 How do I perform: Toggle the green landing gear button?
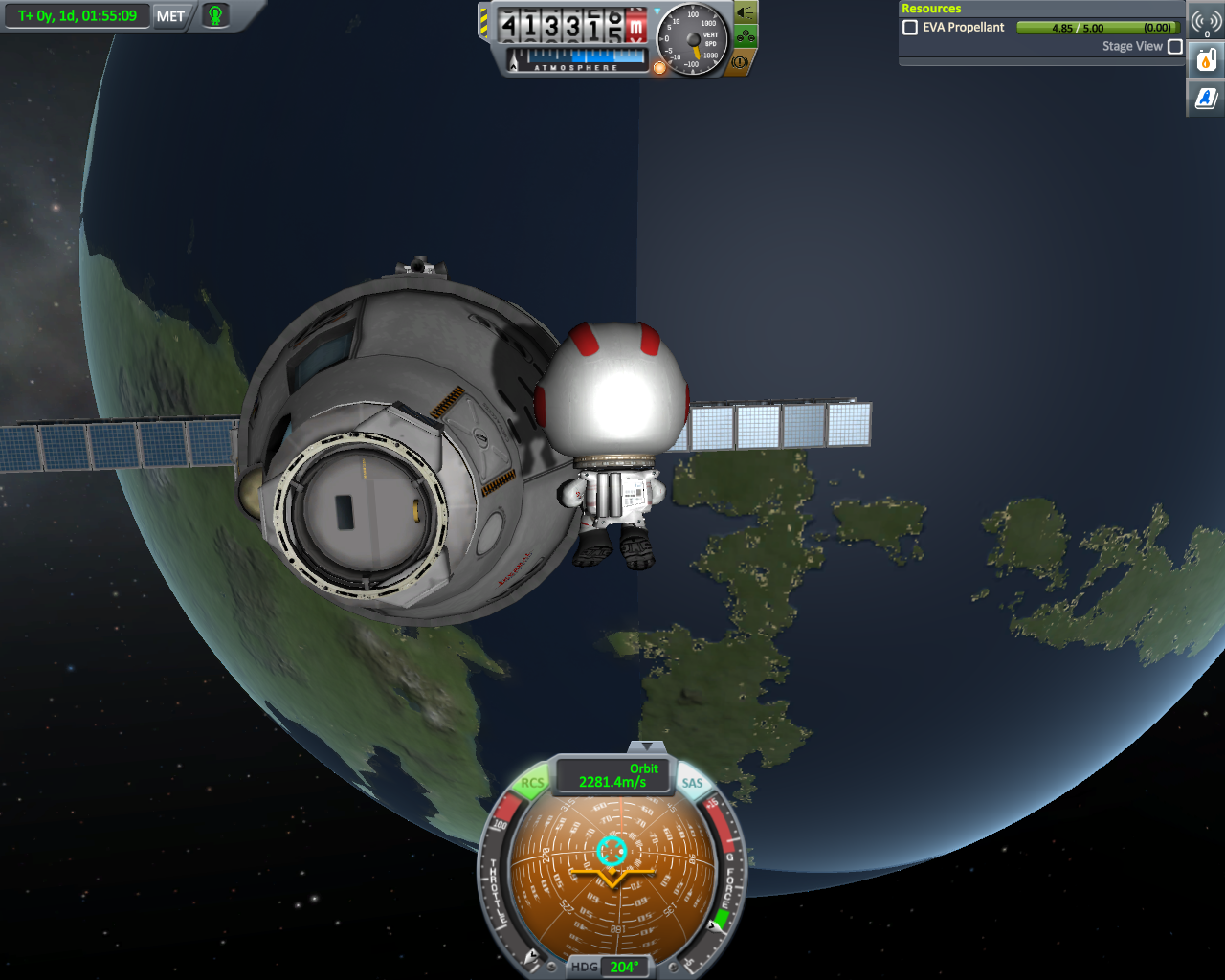click(746, 37)
